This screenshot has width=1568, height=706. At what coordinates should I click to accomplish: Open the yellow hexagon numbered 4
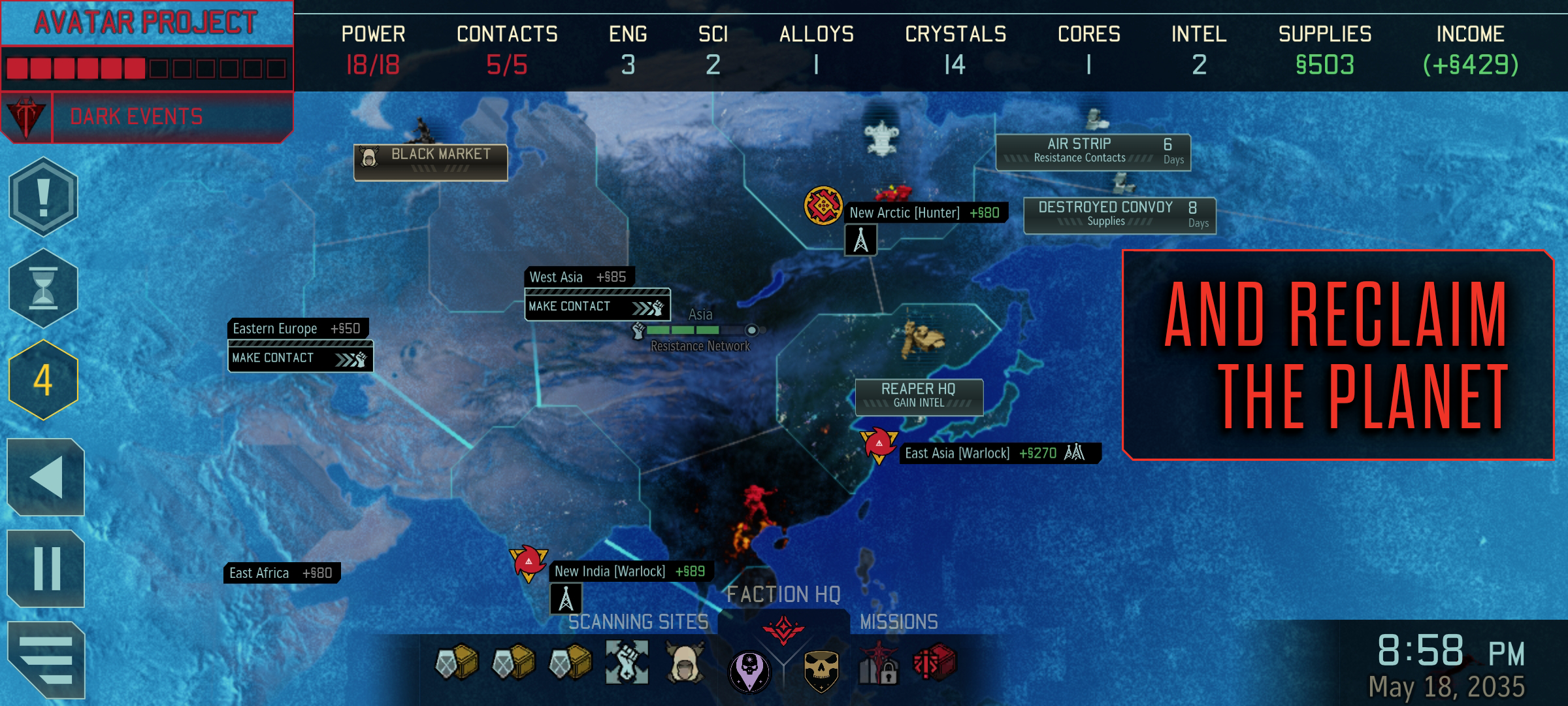pyautogui.click(x=43, y=380)
